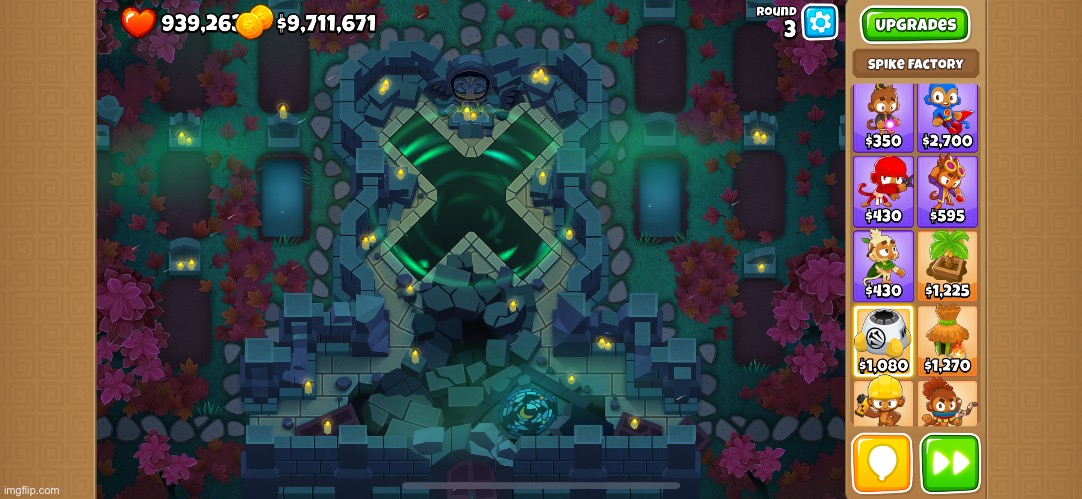Screen dimensions: 1082x499
Task: Click the yellow bloon button
Action: [x=881, y=463]
